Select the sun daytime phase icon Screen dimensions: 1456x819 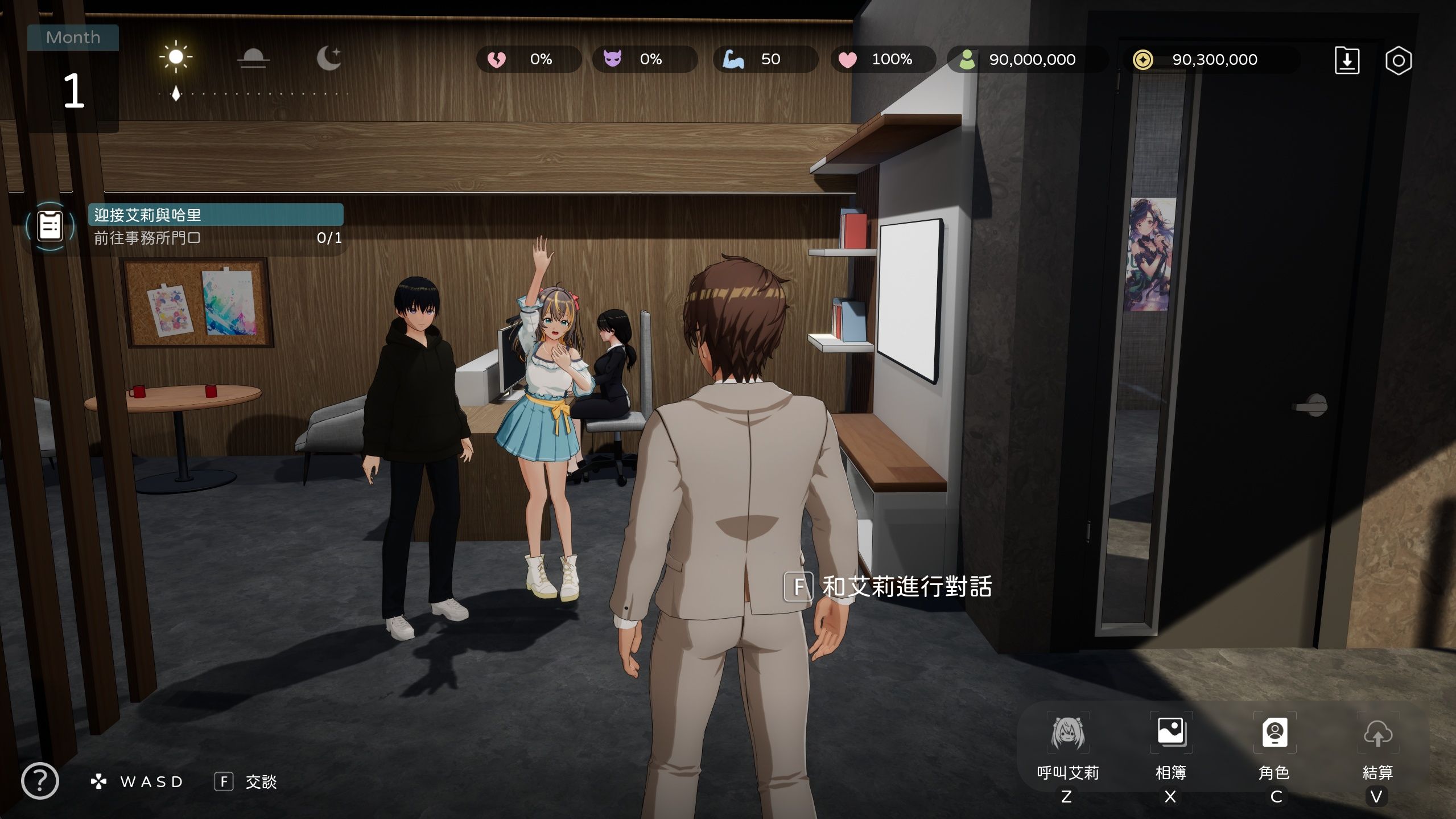pos(176,57)
